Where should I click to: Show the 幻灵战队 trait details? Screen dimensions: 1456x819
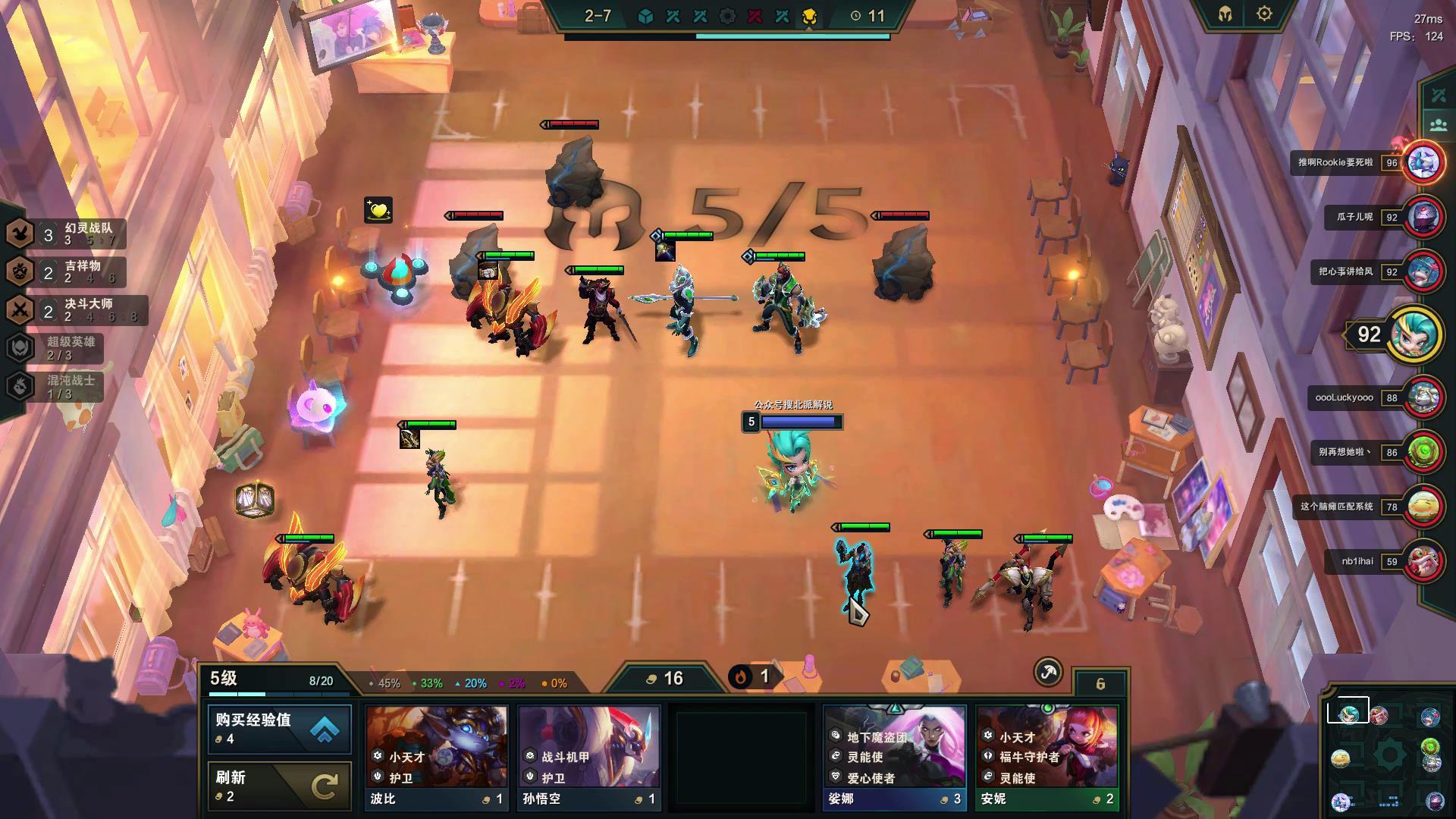[67, 234]
